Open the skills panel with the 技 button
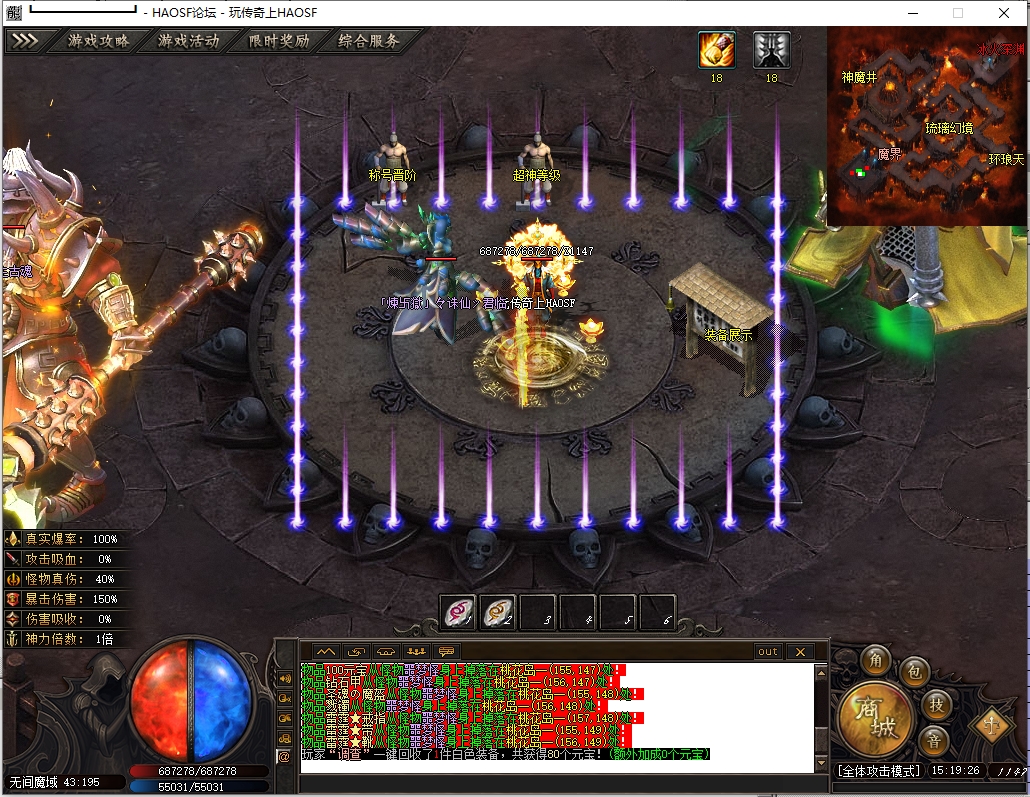 (935, 703)
